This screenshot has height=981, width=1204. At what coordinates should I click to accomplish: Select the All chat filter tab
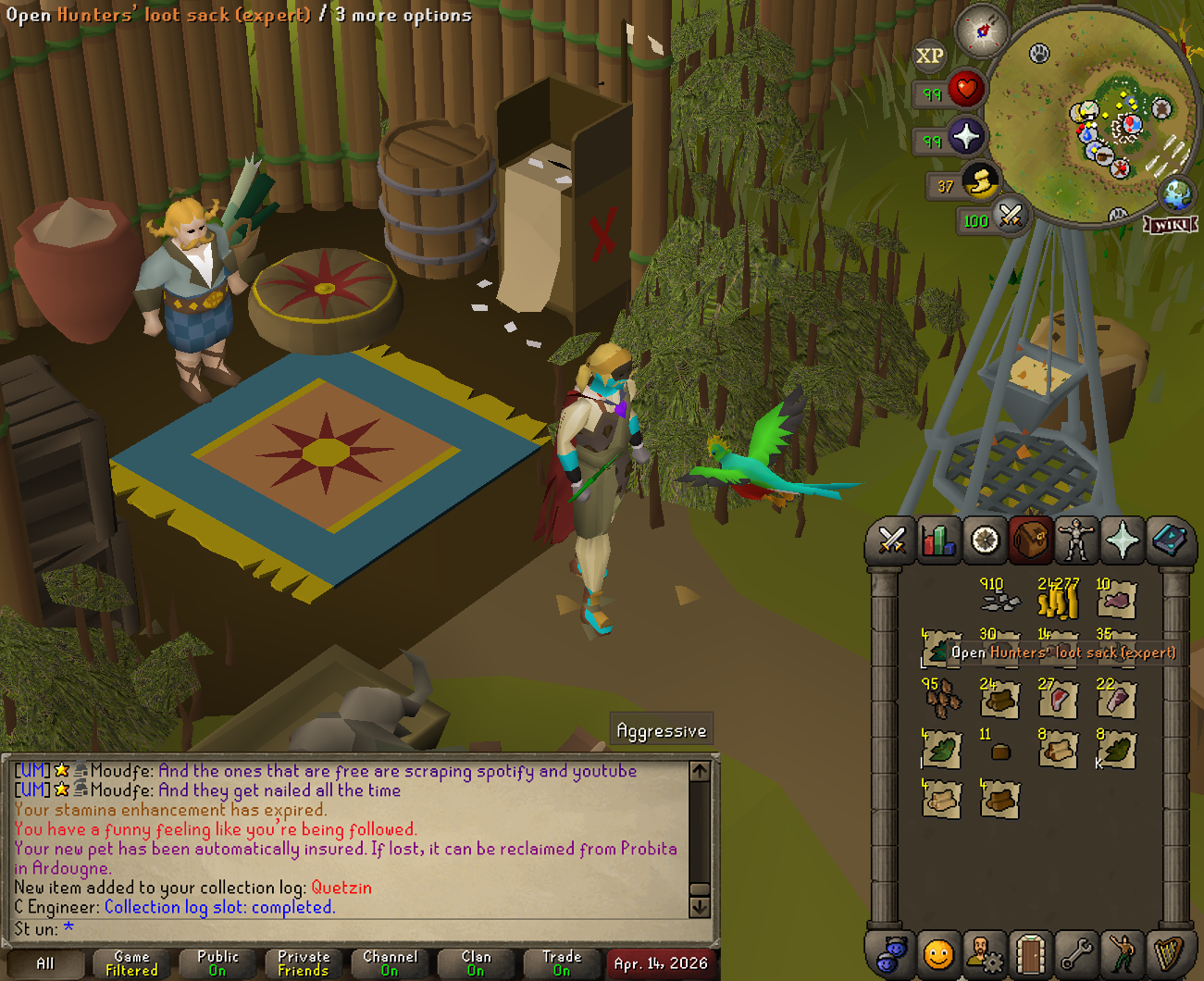click(44, 963)
